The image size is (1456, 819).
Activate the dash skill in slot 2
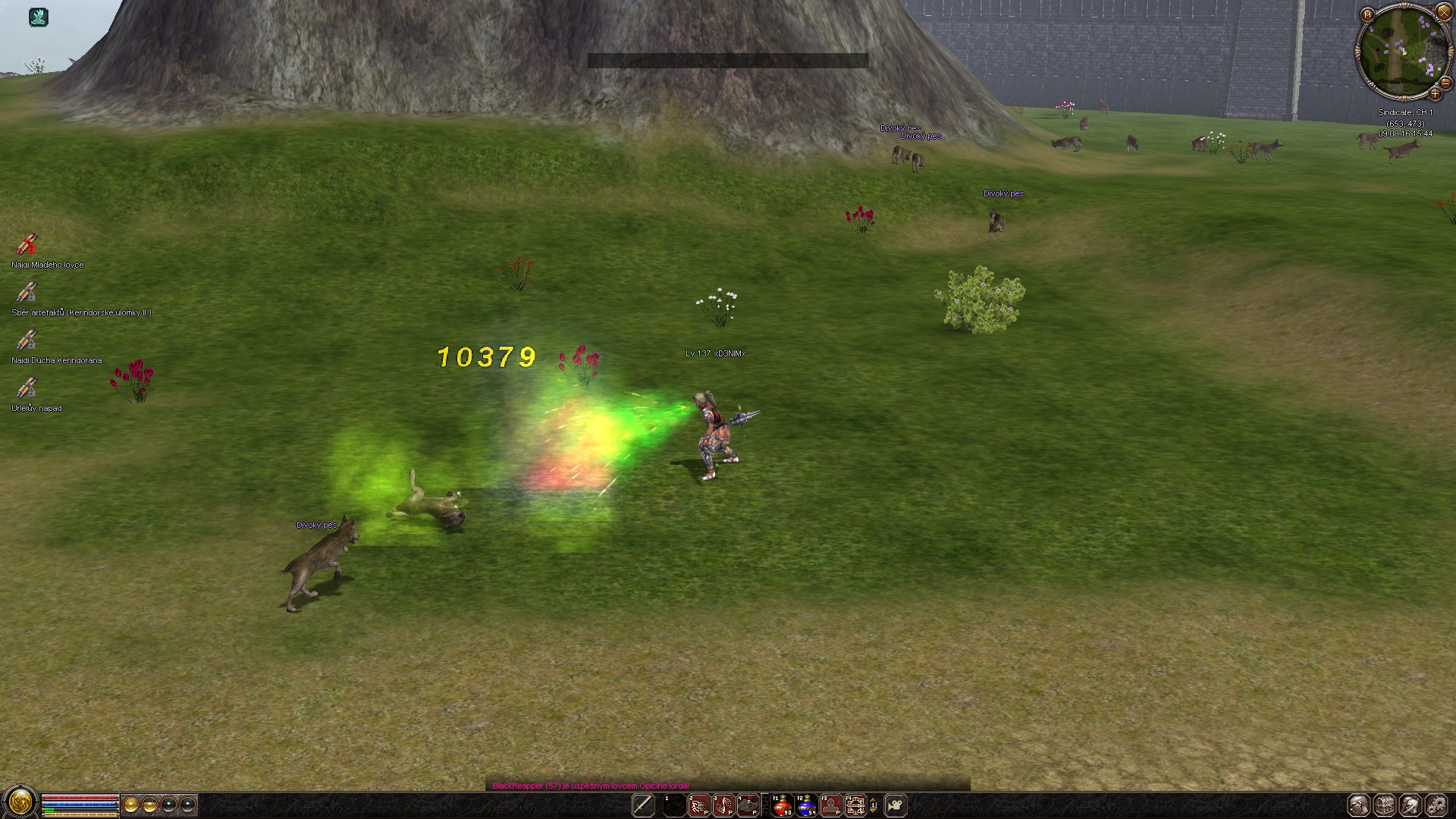(699, 805)
